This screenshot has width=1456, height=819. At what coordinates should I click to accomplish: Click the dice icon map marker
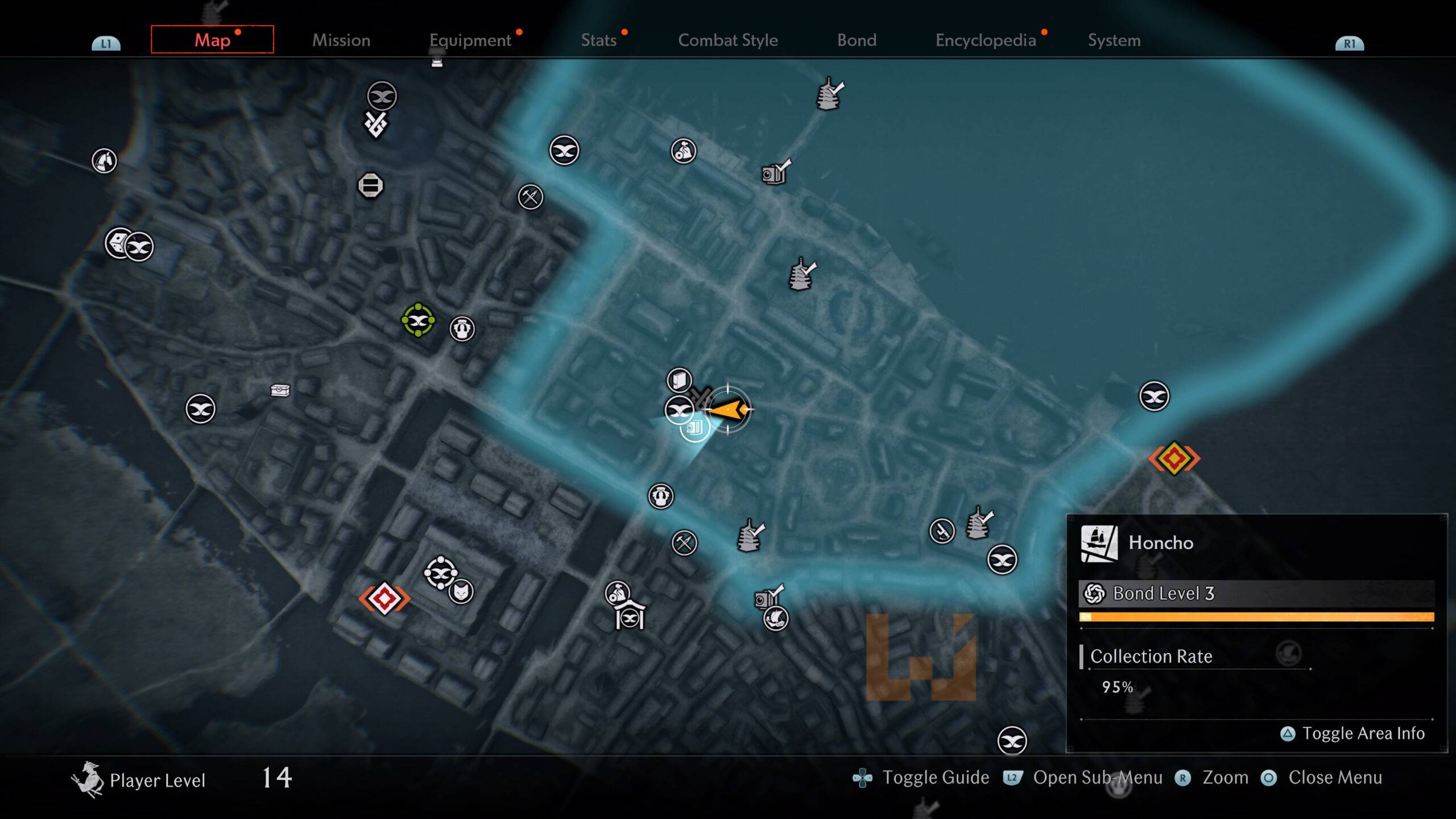click(x=118, y=243)
